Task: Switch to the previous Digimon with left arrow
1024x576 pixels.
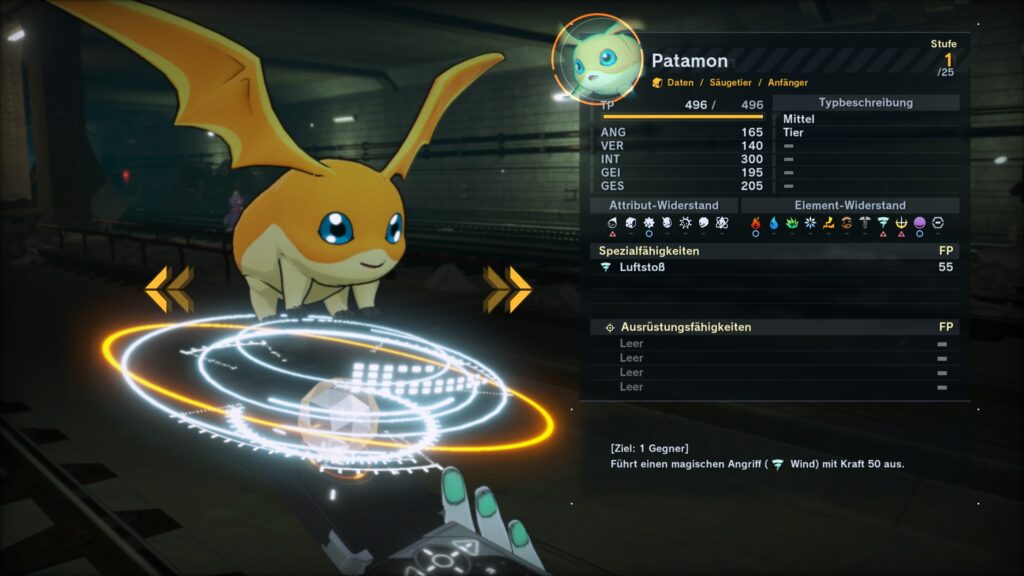Action: (168, 290)
